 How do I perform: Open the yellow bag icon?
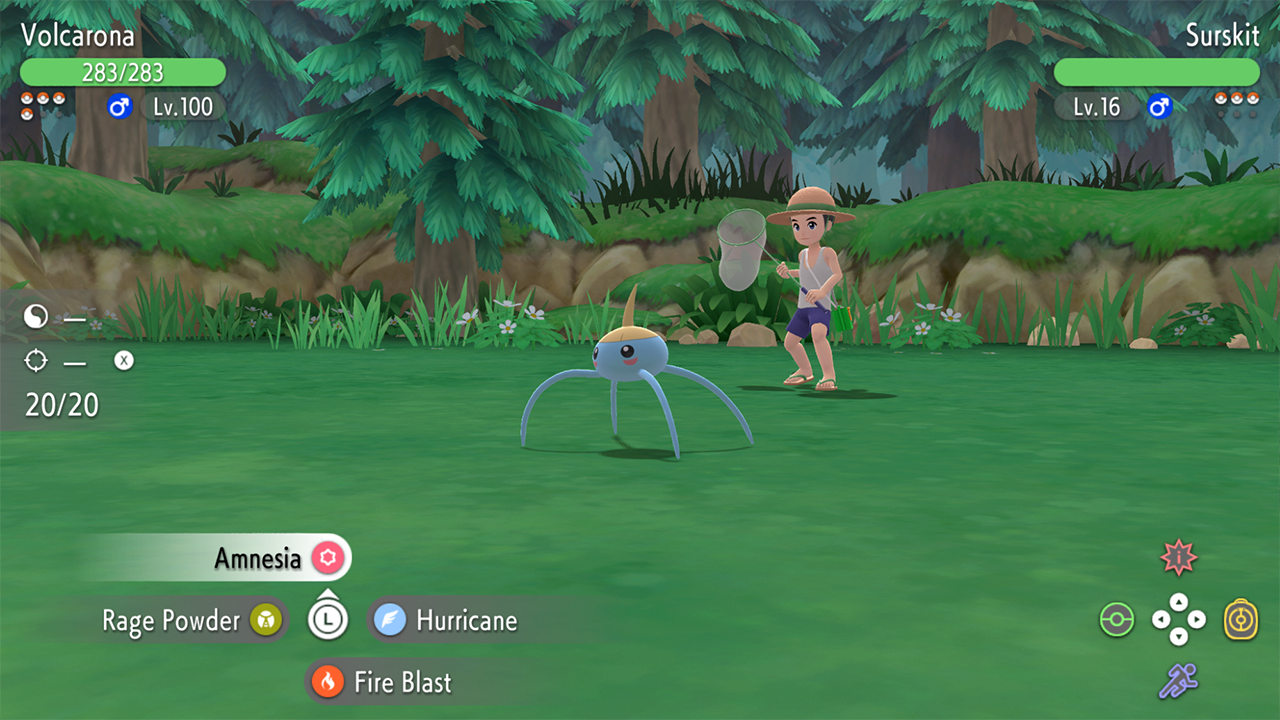click(x=1241, y=620)
